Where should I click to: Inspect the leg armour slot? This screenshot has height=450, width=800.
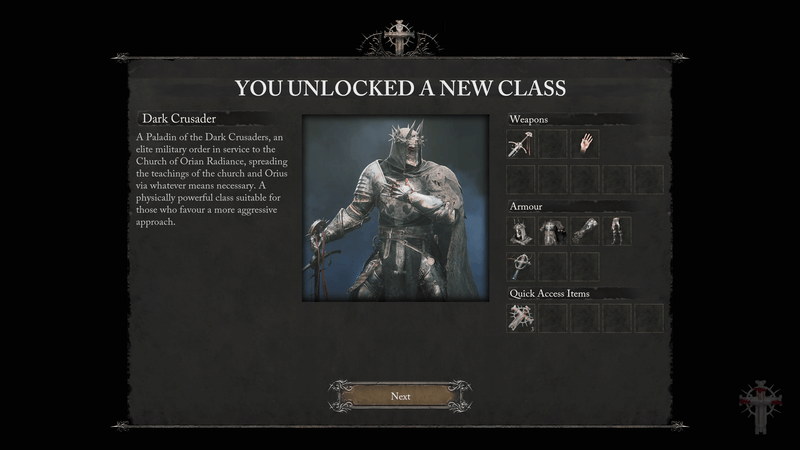coord(617,232)
